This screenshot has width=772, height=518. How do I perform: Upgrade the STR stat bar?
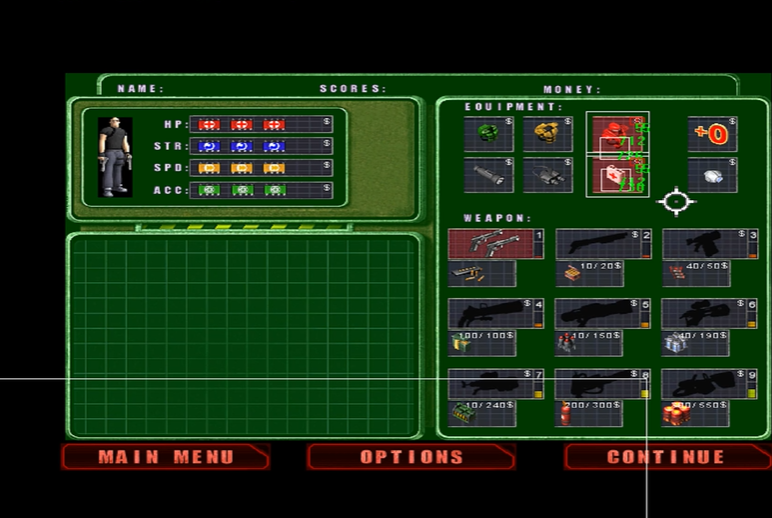261,146
